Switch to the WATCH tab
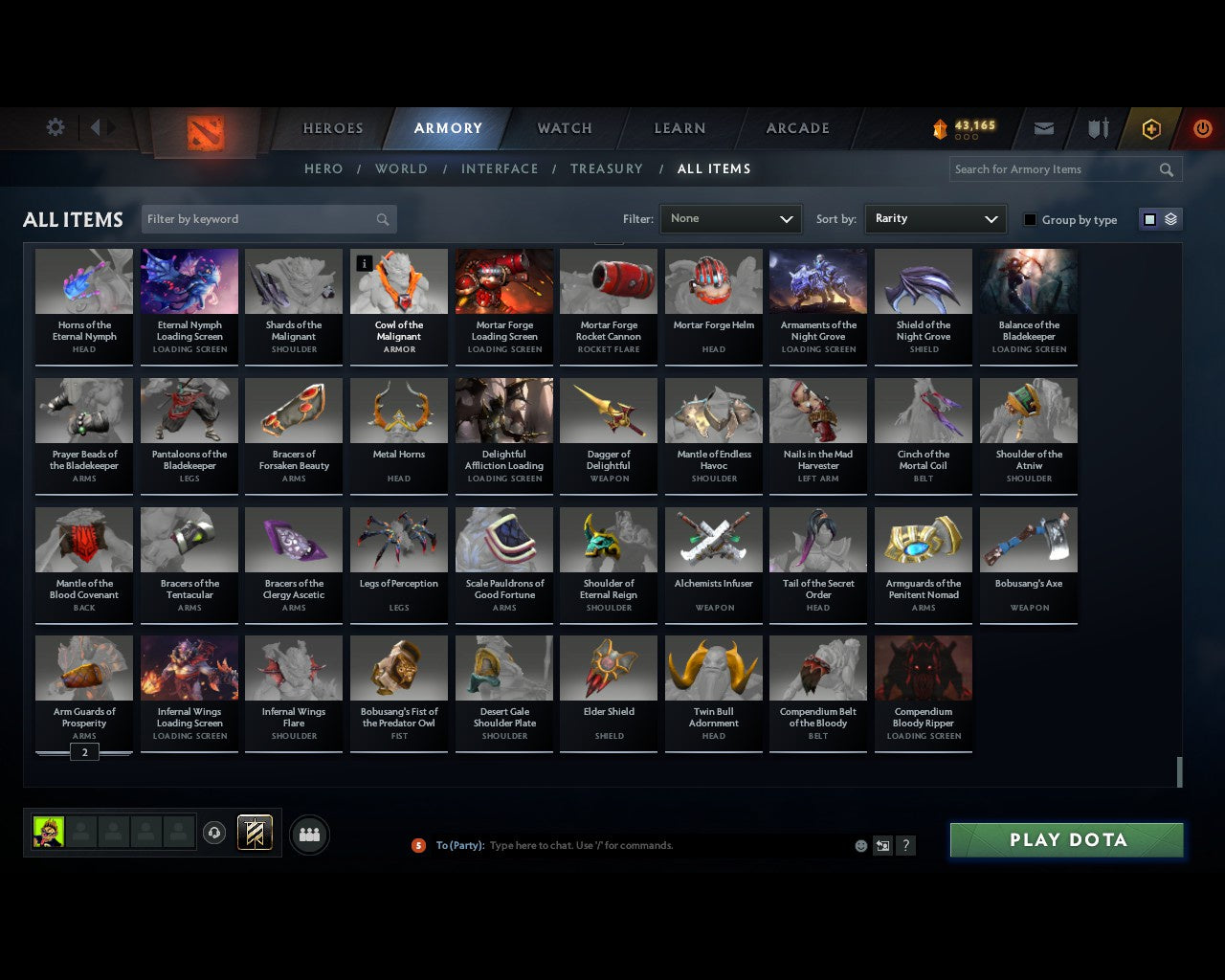The height and width of the screenshot is (980, 1225). click(564, 127)
